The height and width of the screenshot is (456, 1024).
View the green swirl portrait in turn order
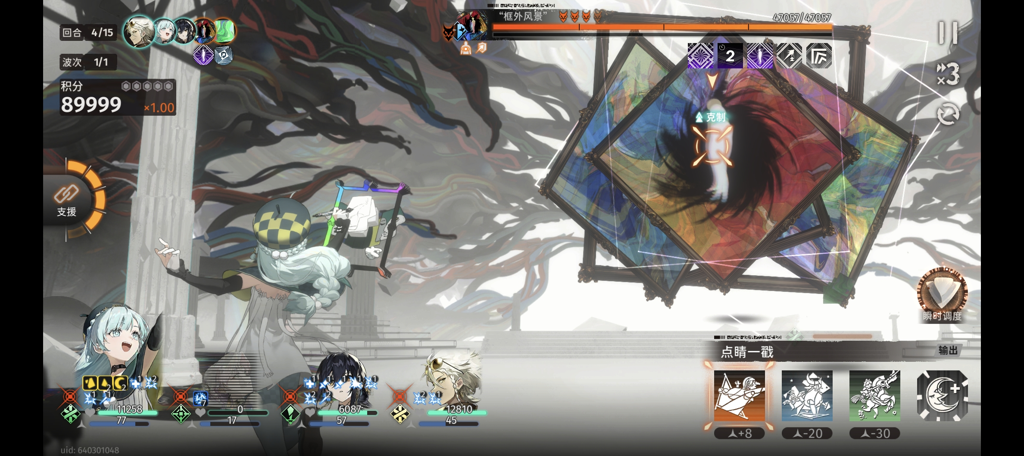(224, 31)
